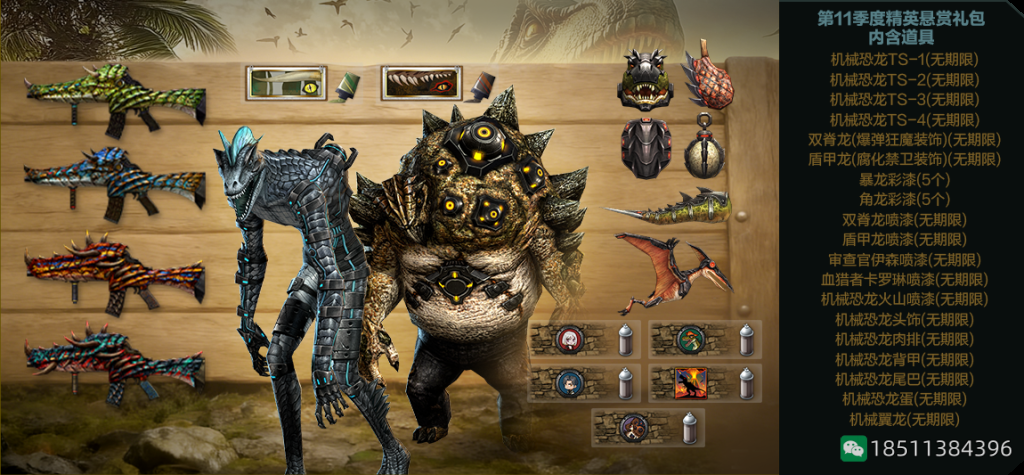Select the mechanical pterosaur item
Image resolution: width=1024 pixels, height=475 pixels.
pos(670,267)
